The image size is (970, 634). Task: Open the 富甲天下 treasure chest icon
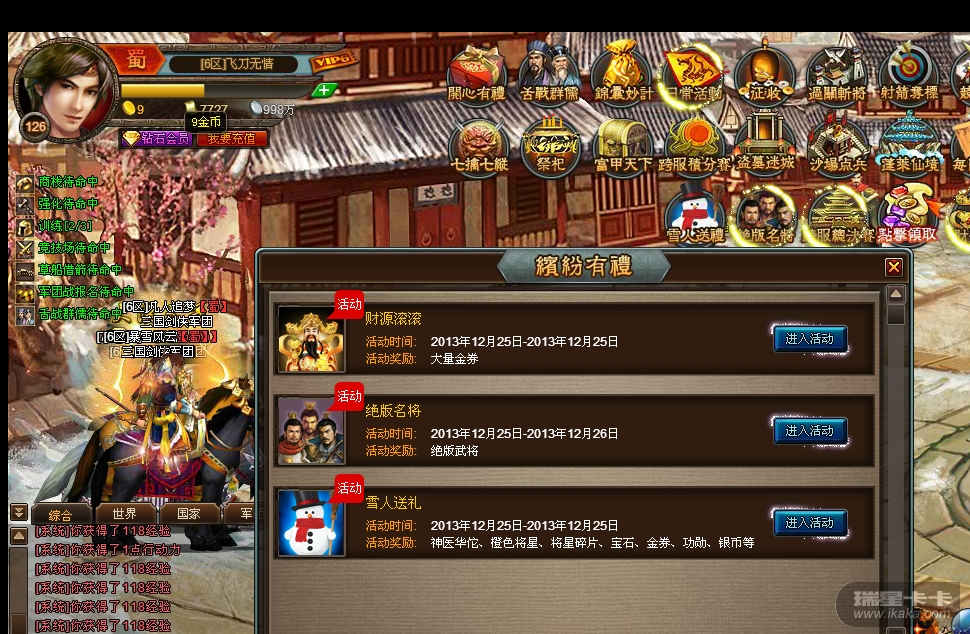(622, 145)
